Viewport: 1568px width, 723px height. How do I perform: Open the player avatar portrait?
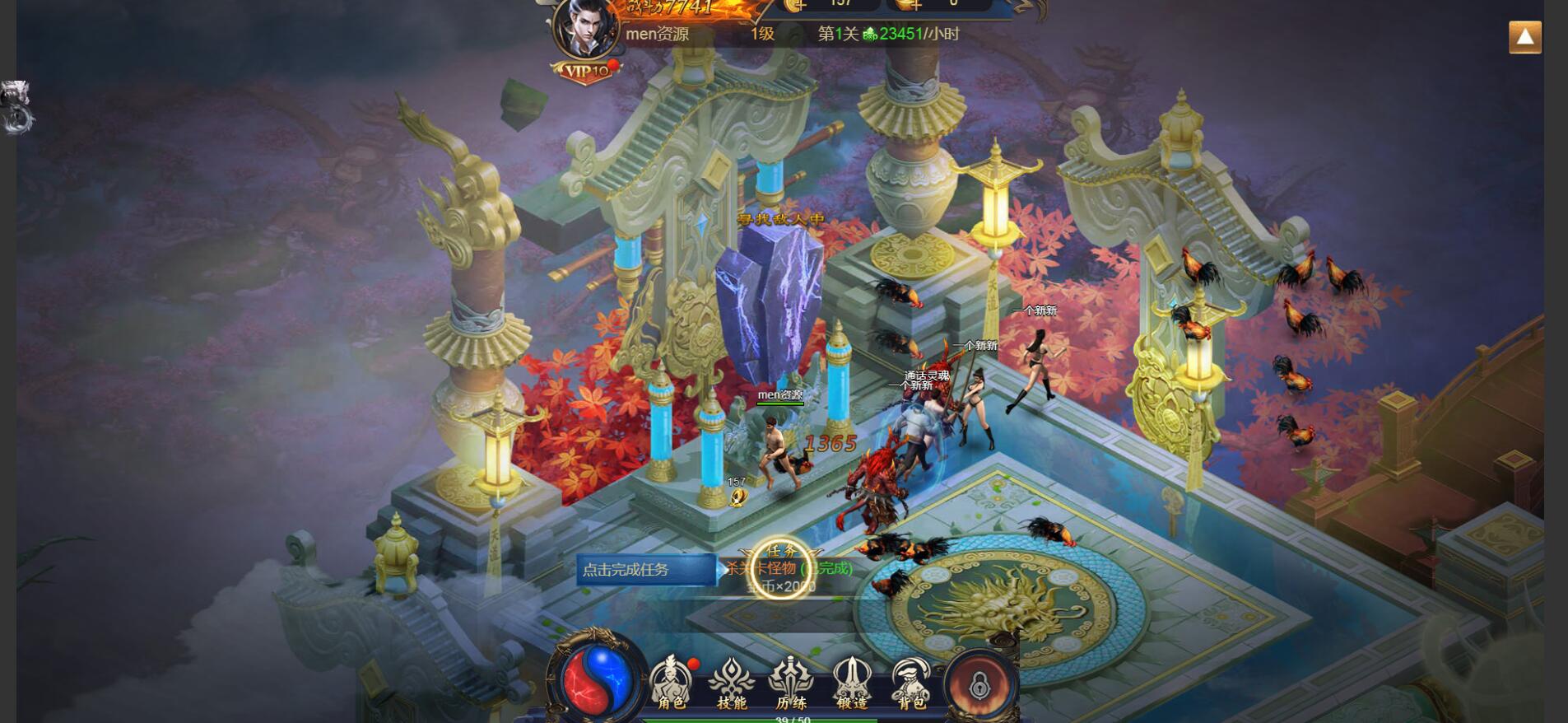click(586, 29)
